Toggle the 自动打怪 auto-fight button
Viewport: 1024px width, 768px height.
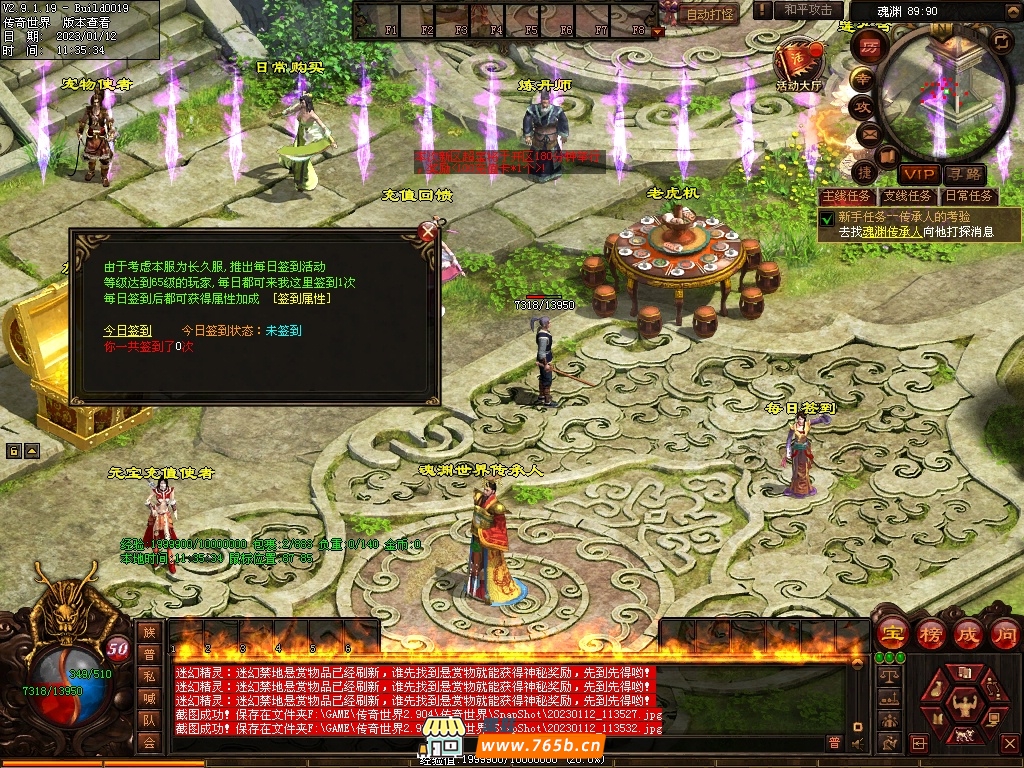pyautogui.click(x=711, y=14)
